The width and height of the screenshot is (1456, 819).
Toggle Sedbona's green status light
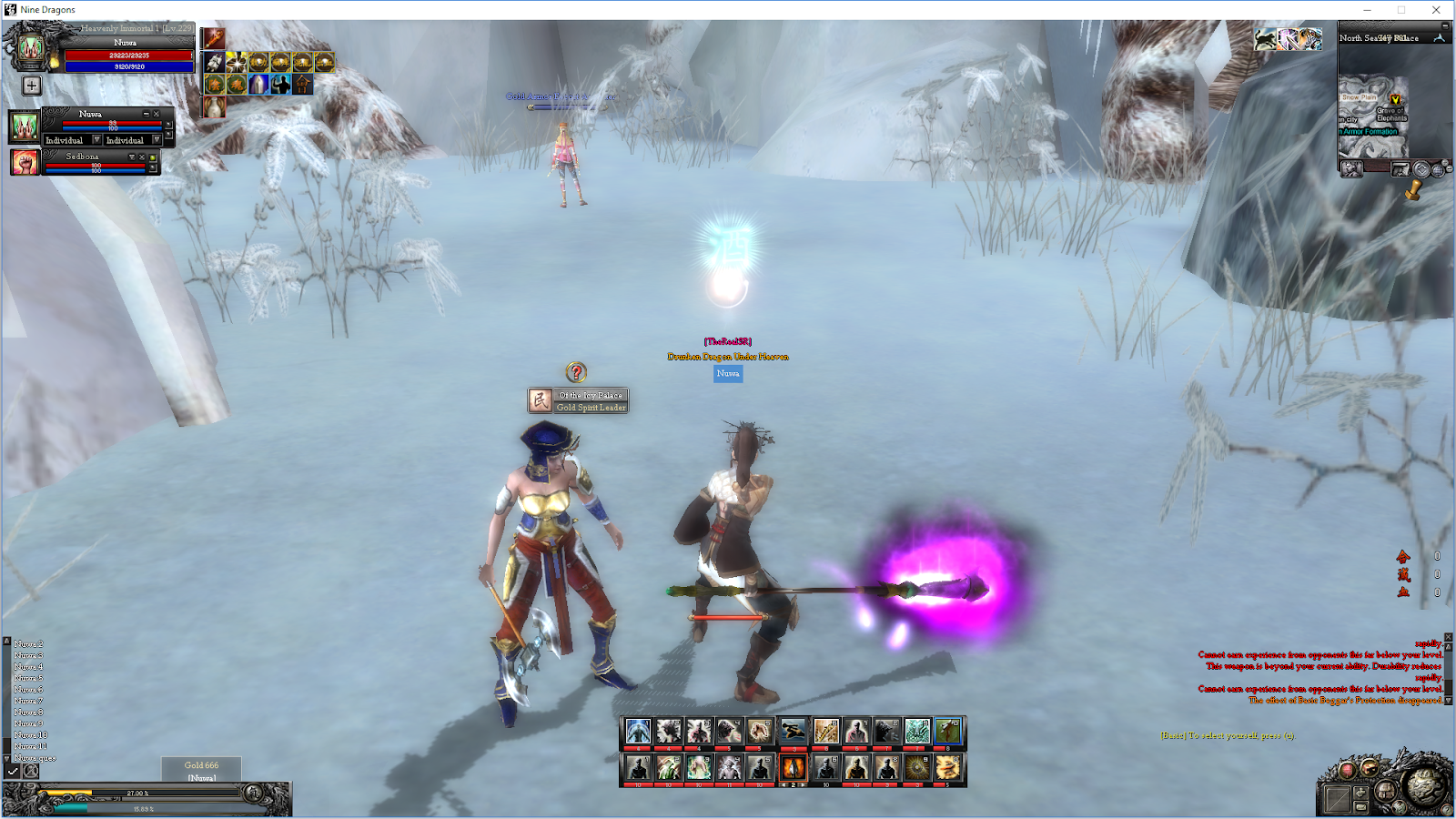point(153,157)
